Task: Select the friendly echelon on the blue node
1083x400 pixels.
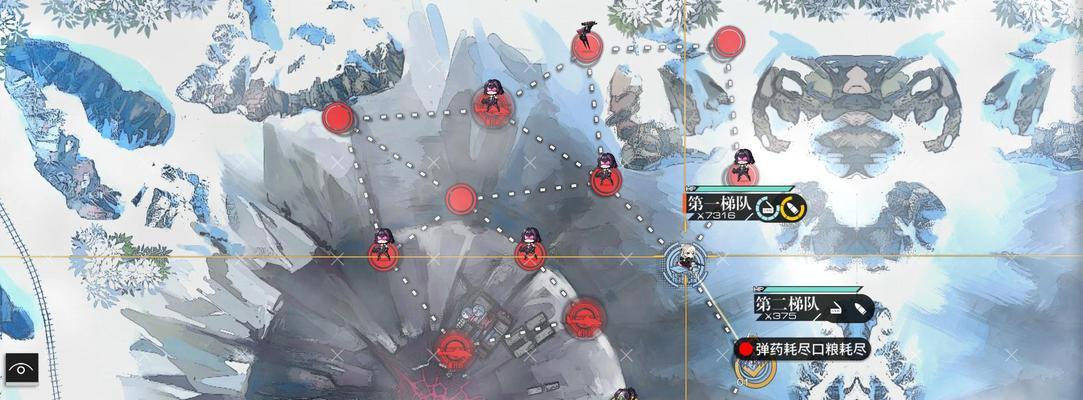Action: pos(688,262)
